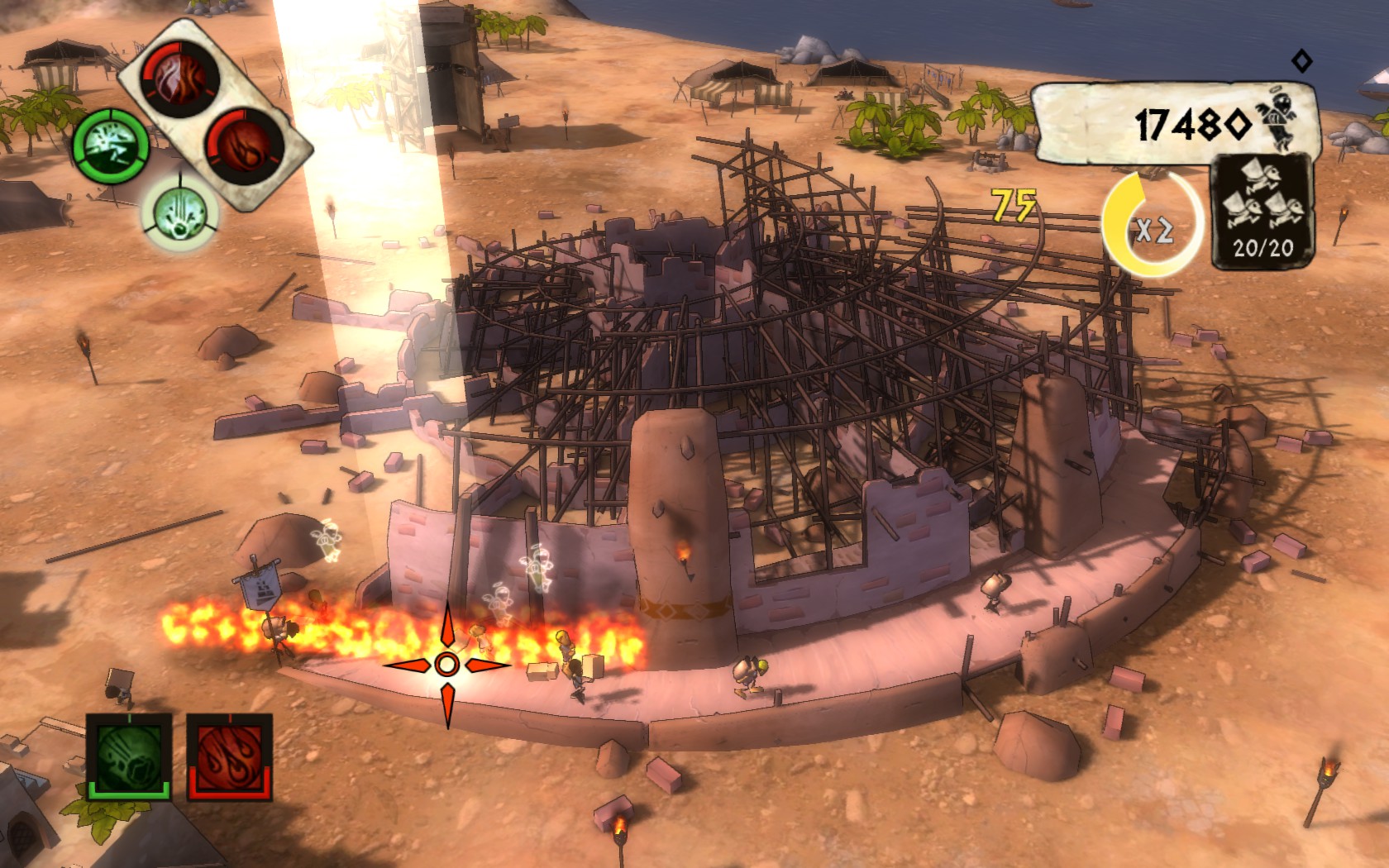Use the pale green falling rock power
This screenshot has height=868, width=1389.
click(179, 213)
